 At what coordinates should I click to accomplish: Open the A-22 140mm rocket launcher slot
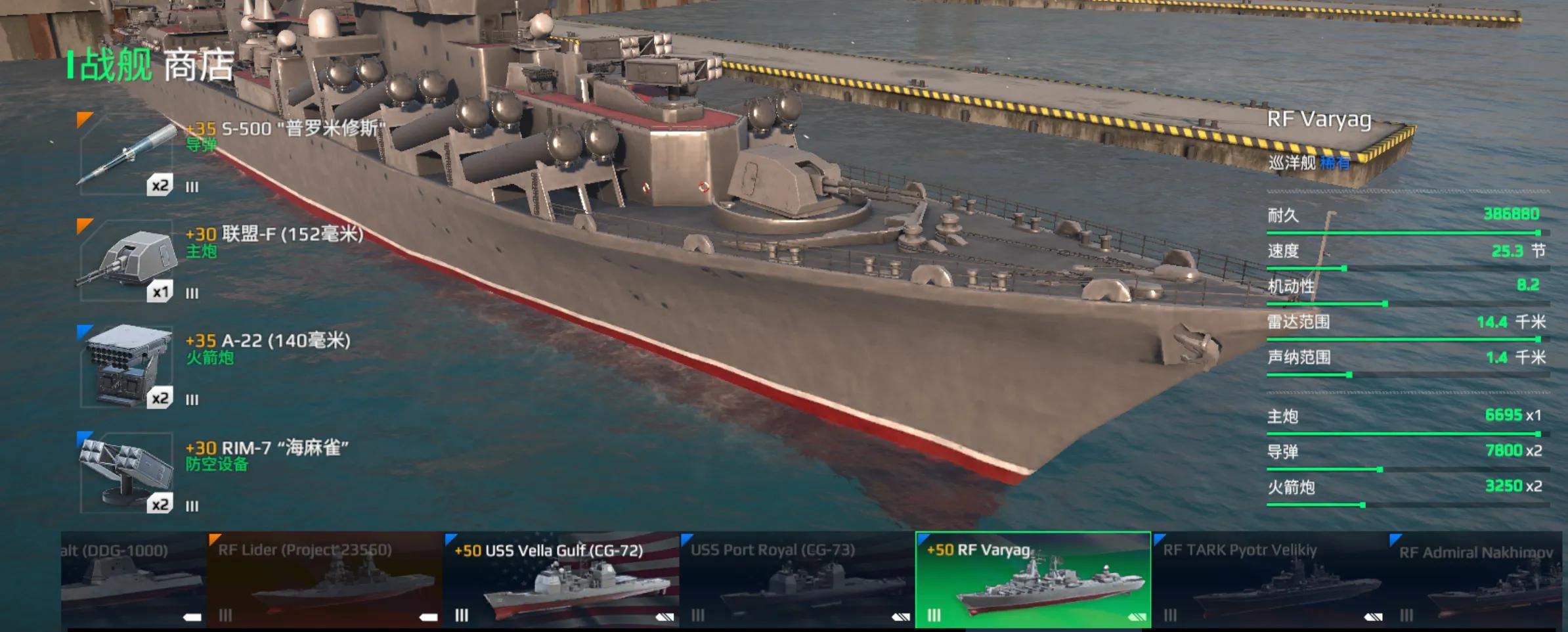pos(126,368)
